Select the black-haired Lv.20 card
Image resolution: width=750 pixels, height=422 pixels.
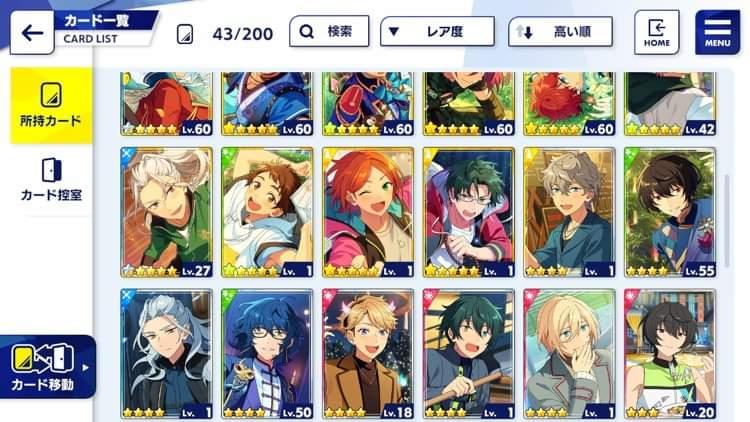(x=669, y=354)
